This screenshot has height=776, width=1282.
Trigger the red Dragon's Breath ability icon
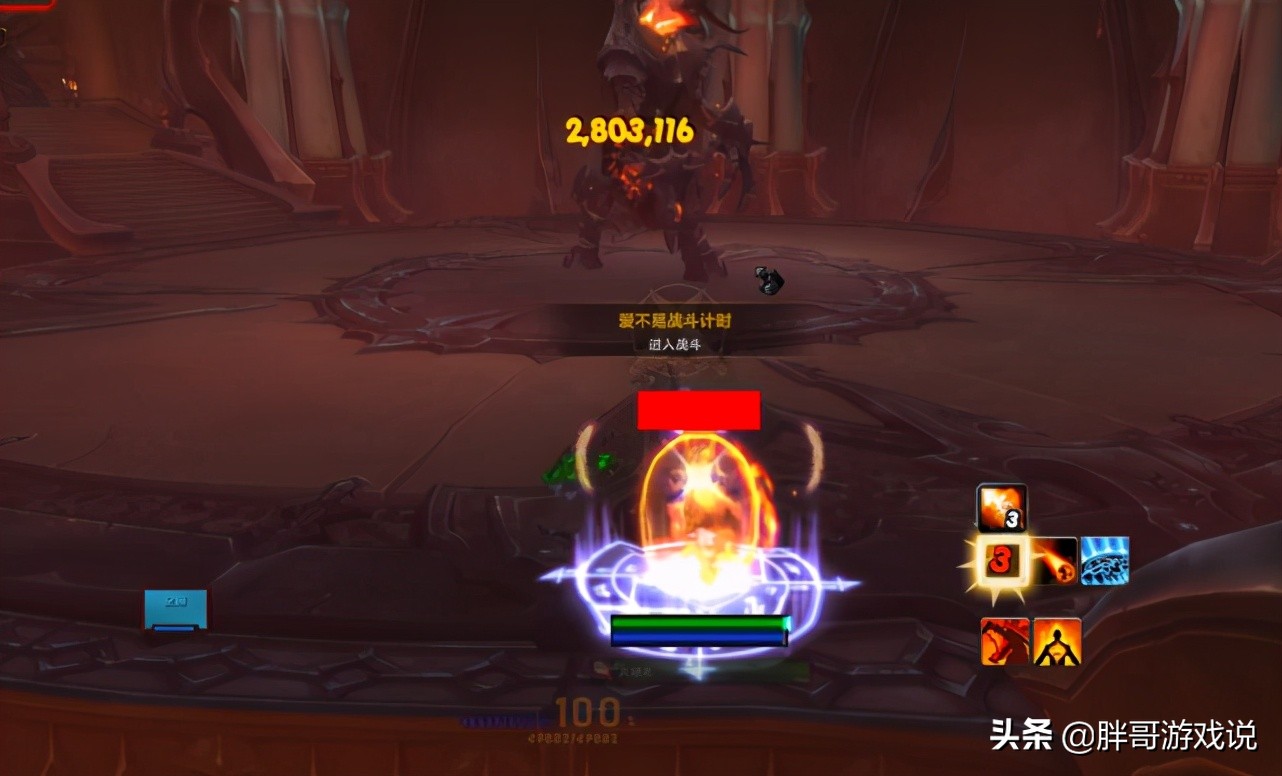click(x=1003, y=643)
